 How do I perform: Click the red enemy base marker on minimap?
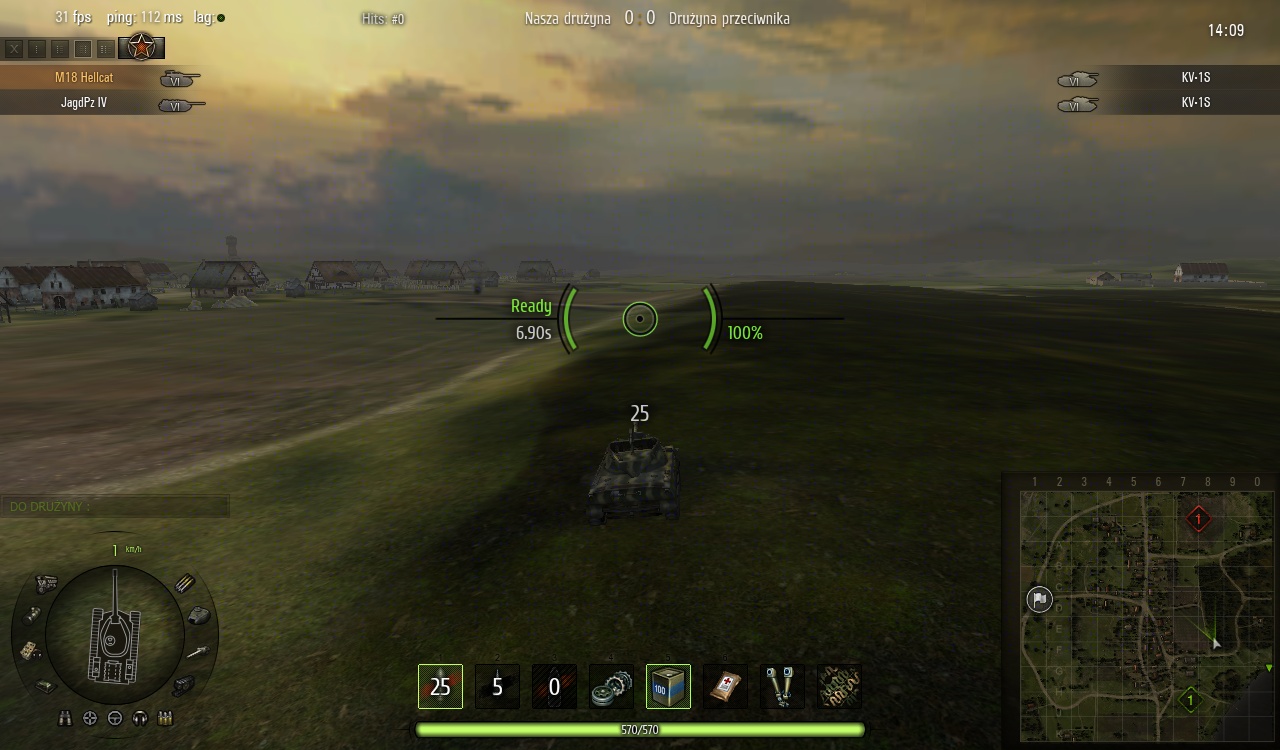pyautogui.click(x=1198, y=519)
